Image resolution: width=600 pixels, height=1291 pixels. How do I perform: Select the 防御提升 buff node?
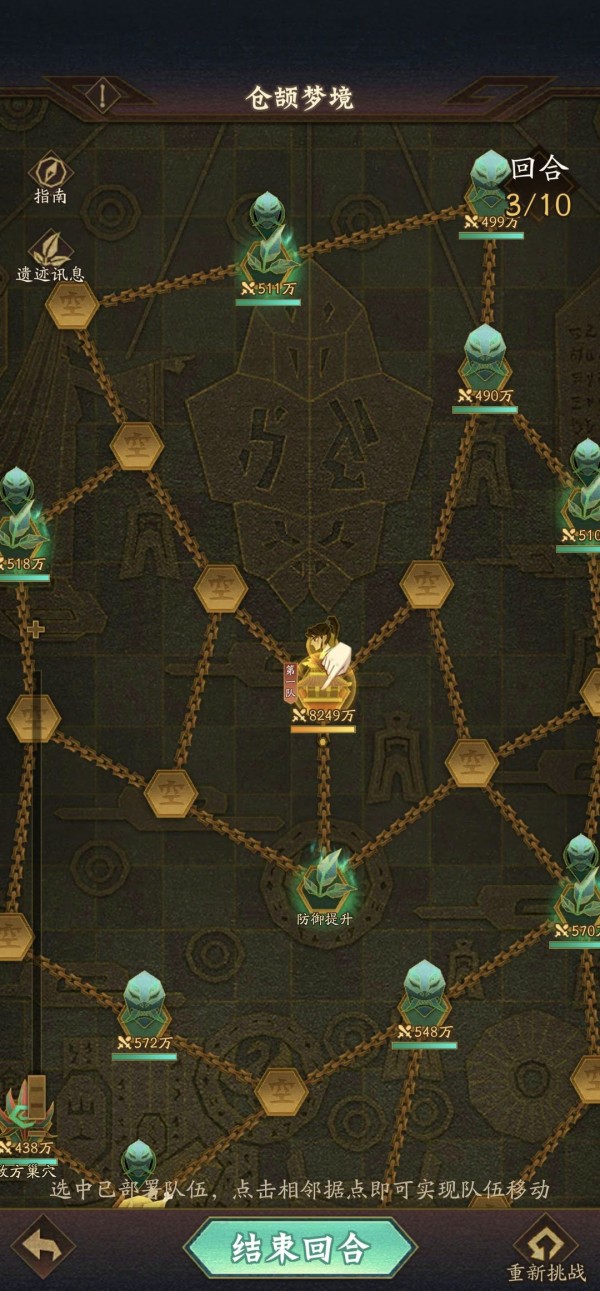[323, 880]
